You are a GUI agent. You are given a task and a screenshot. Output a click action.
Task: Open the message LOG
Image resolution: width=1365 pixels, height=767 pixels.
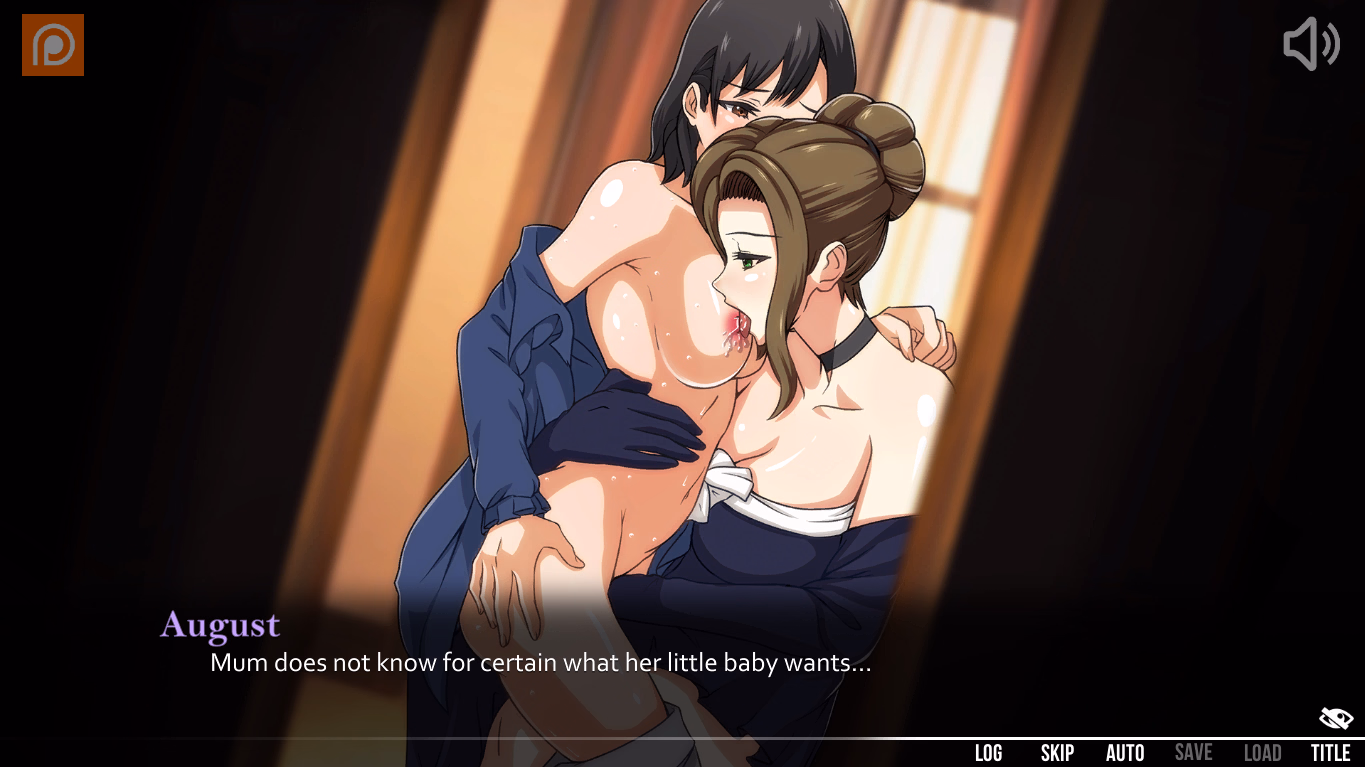[x=989, y=752]
